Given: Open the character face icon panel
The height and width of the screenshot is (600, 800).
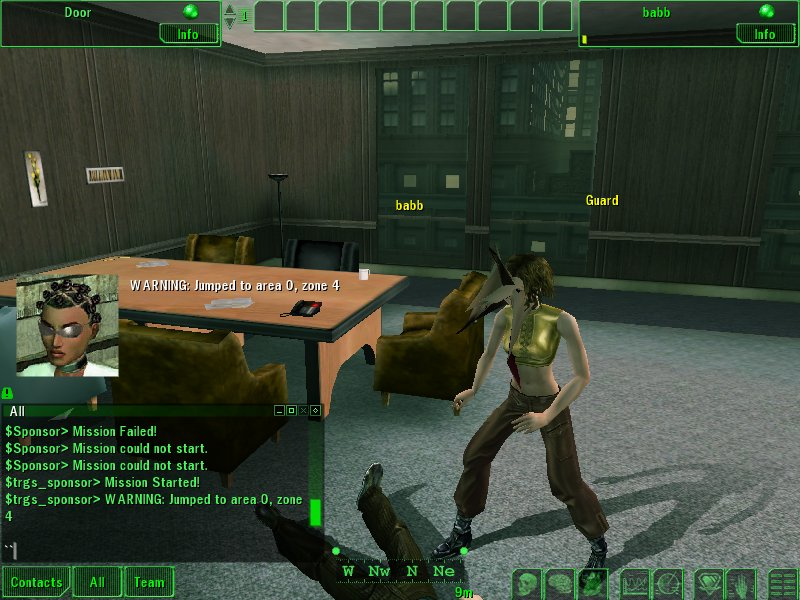Looking at the screenshot, I should [x=593, y=583].
